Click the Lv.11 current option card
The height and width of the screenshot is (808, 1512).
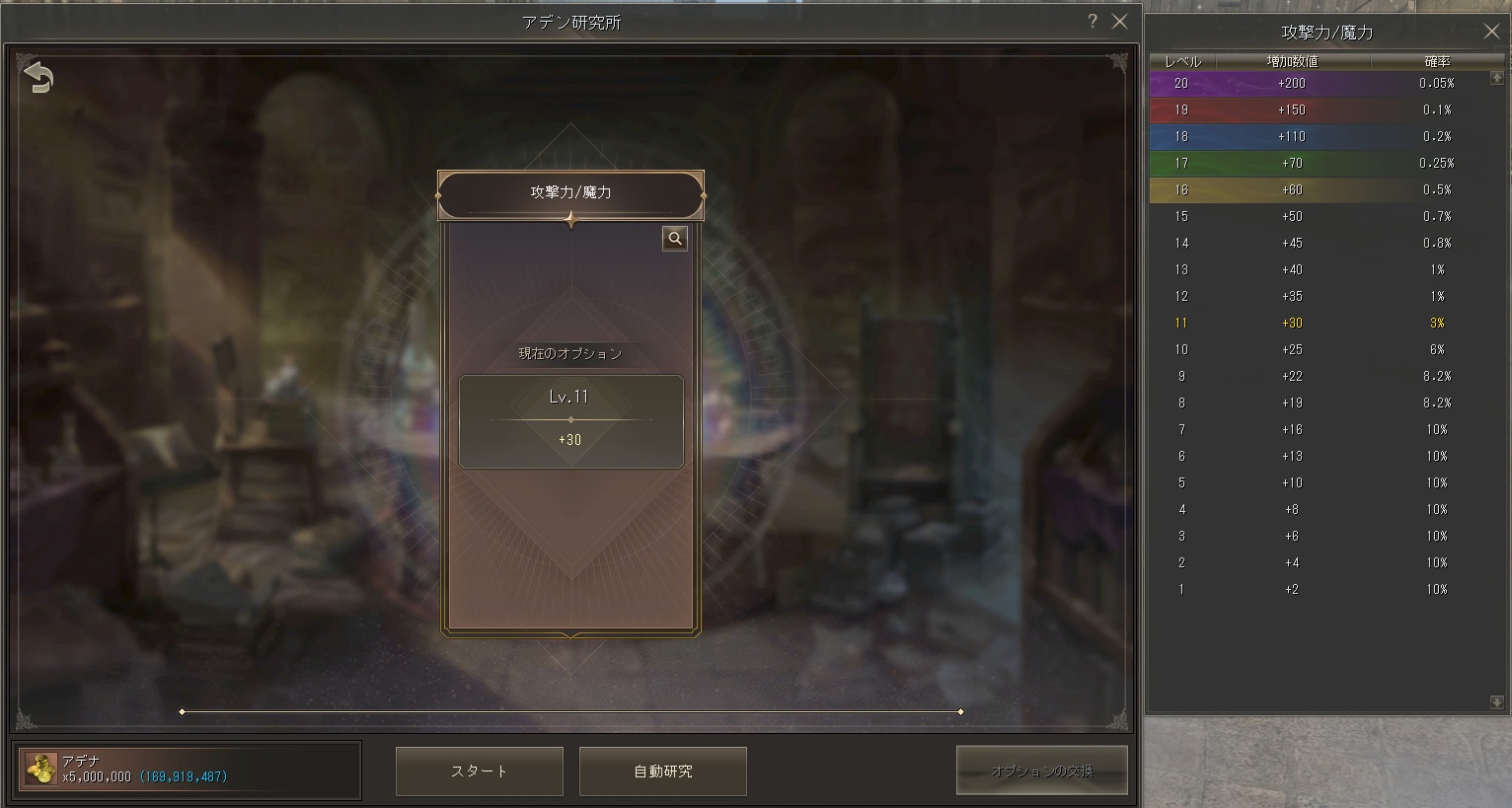[570, 421]
